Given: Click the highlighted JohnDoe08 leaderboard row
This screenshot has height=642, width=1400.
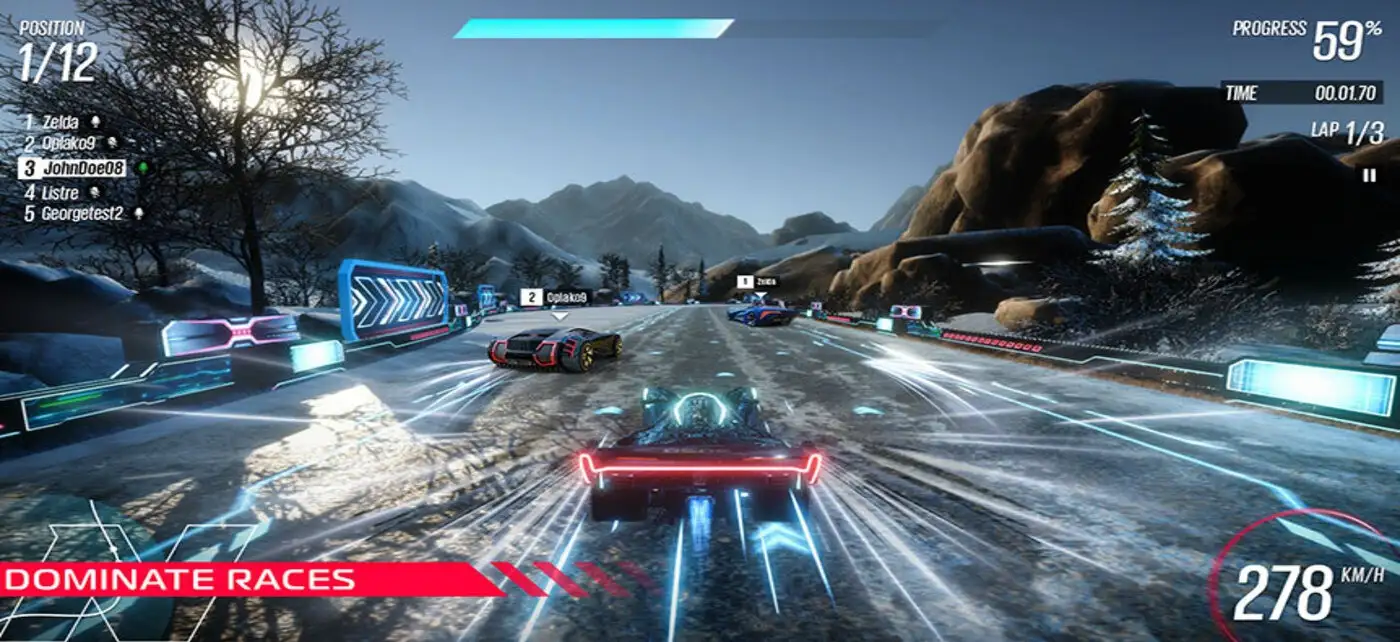Looking at the screenshot, I should click(73, 168).
